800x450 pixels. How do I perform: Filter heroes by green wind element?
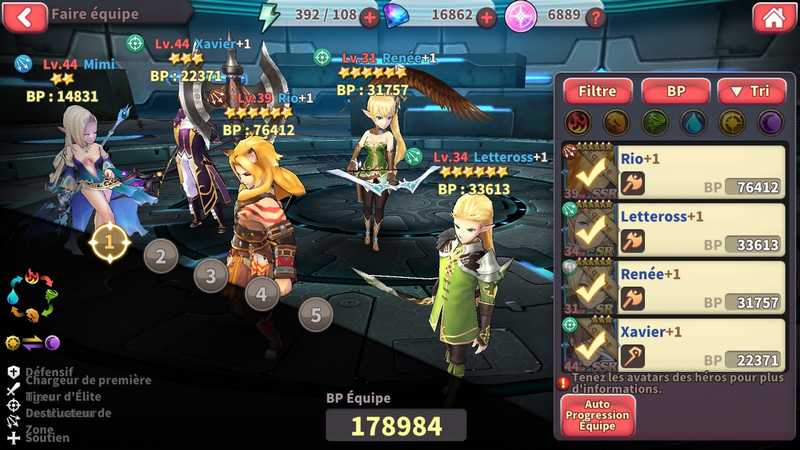tap(654, 122)
